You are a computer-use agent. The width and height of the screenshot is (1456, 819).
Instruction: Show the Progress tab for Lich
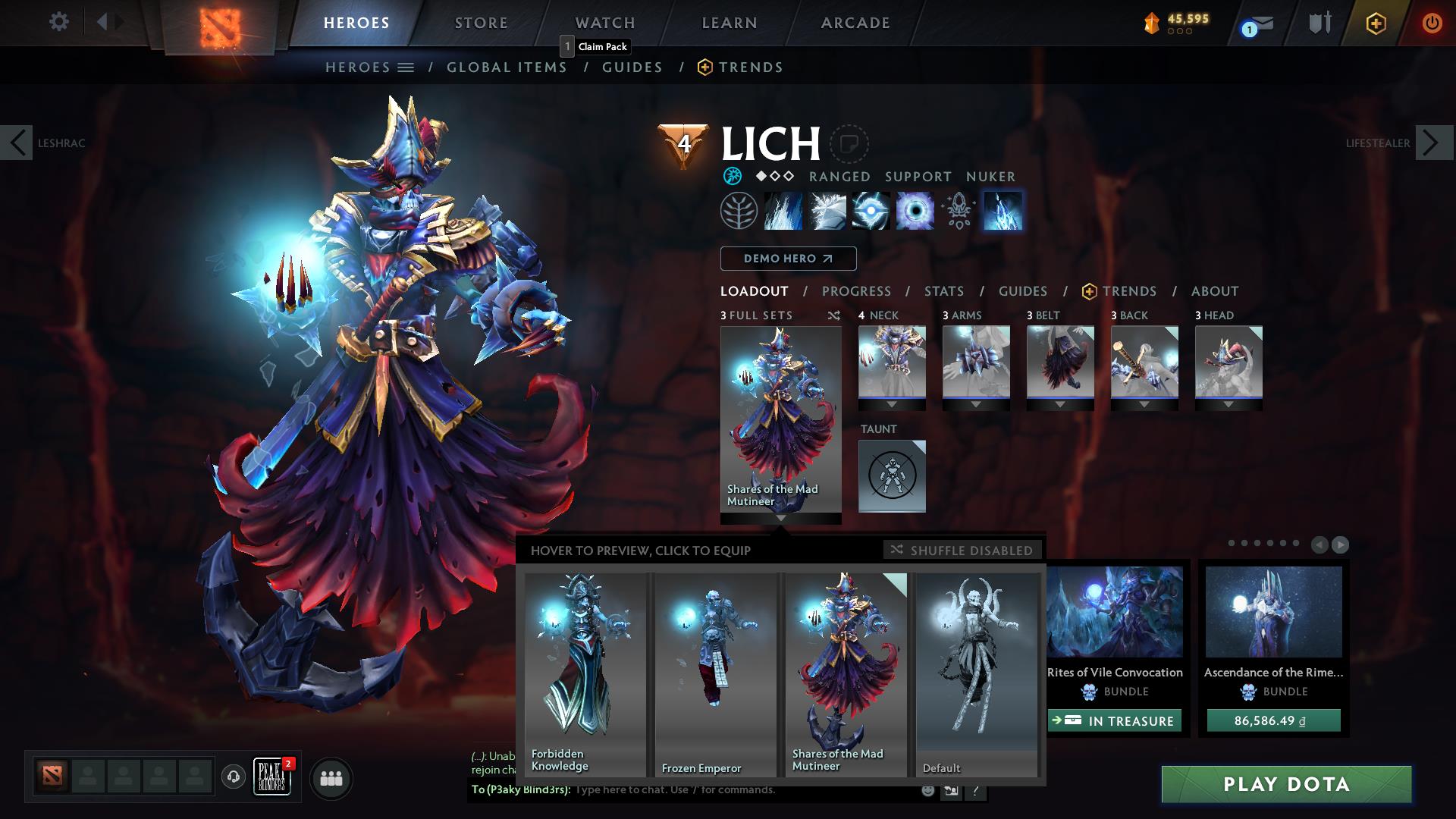(x=856, y=291)
